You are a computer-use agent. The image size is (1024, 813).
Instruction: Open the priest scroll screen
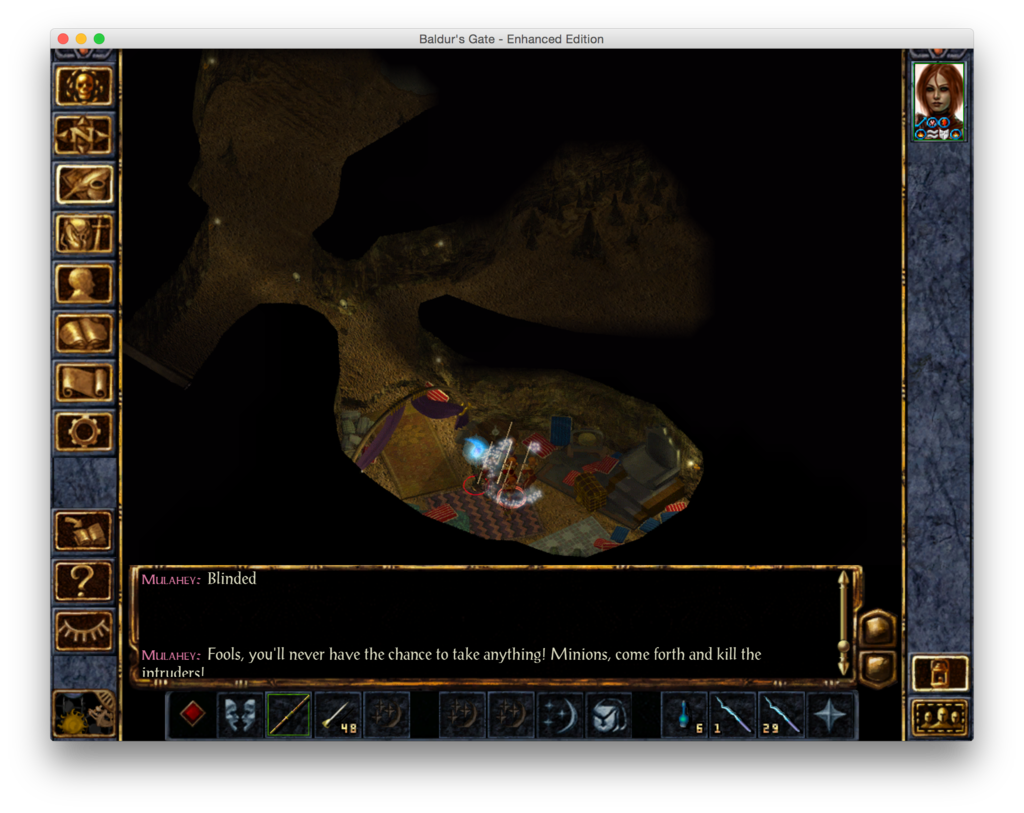point(84,382)
